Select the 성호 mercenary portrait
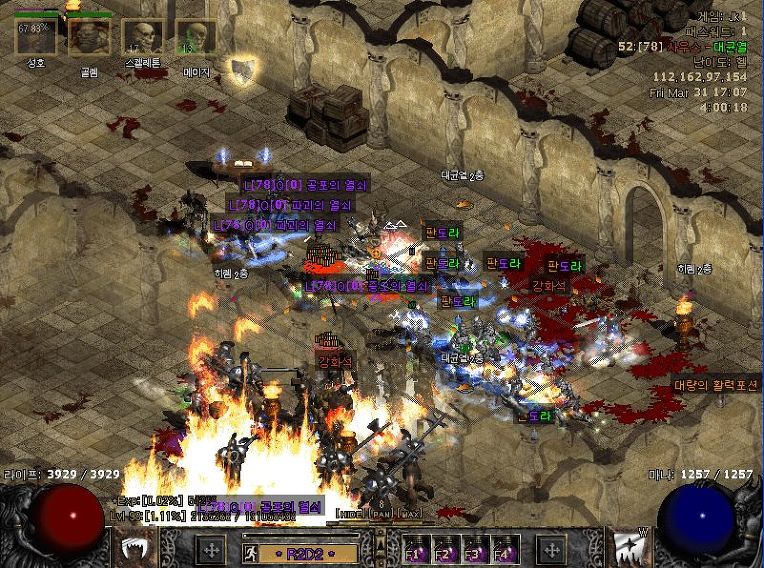Screen dimensions: 764x568 pyautogui.click(x=36, y=37)
